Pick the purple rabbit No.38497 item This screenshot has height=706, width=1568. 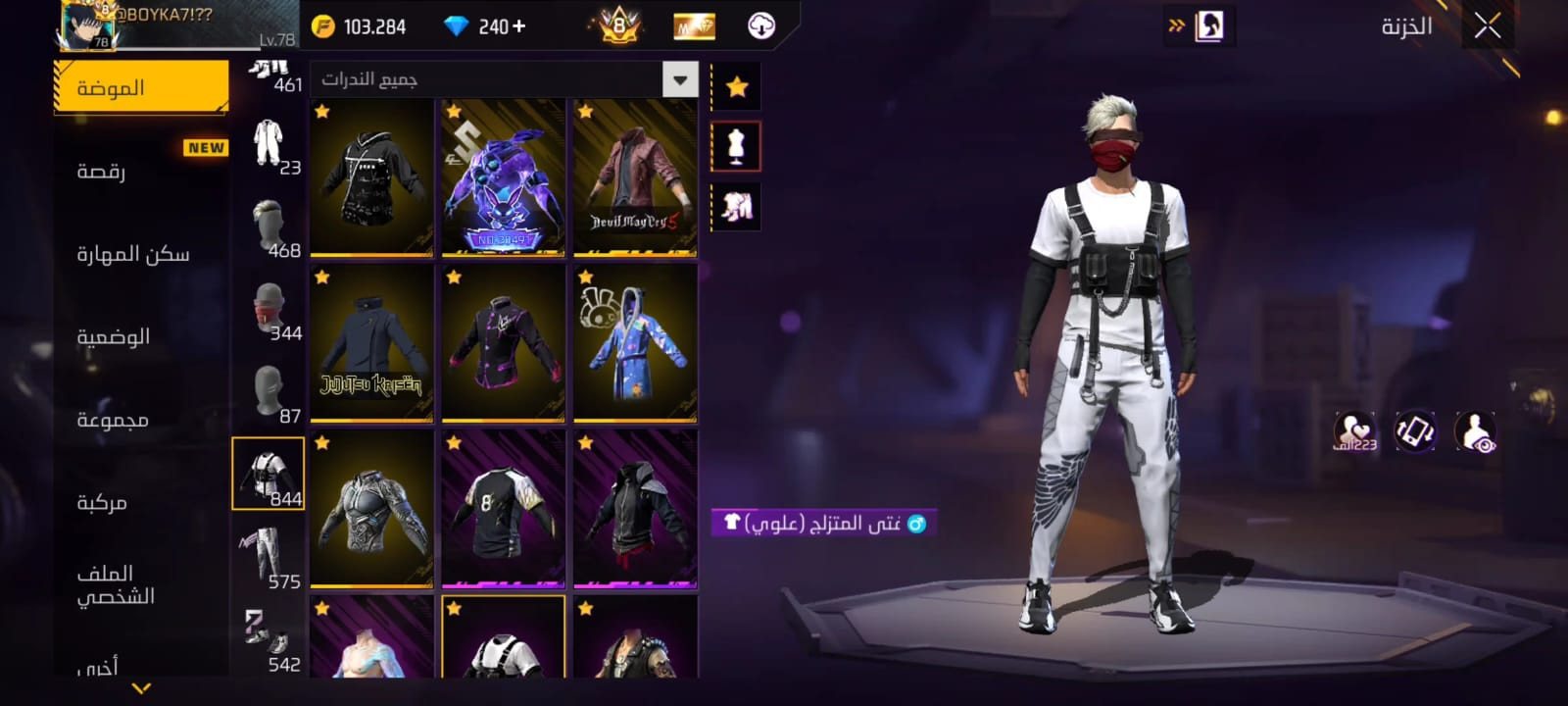503,178
